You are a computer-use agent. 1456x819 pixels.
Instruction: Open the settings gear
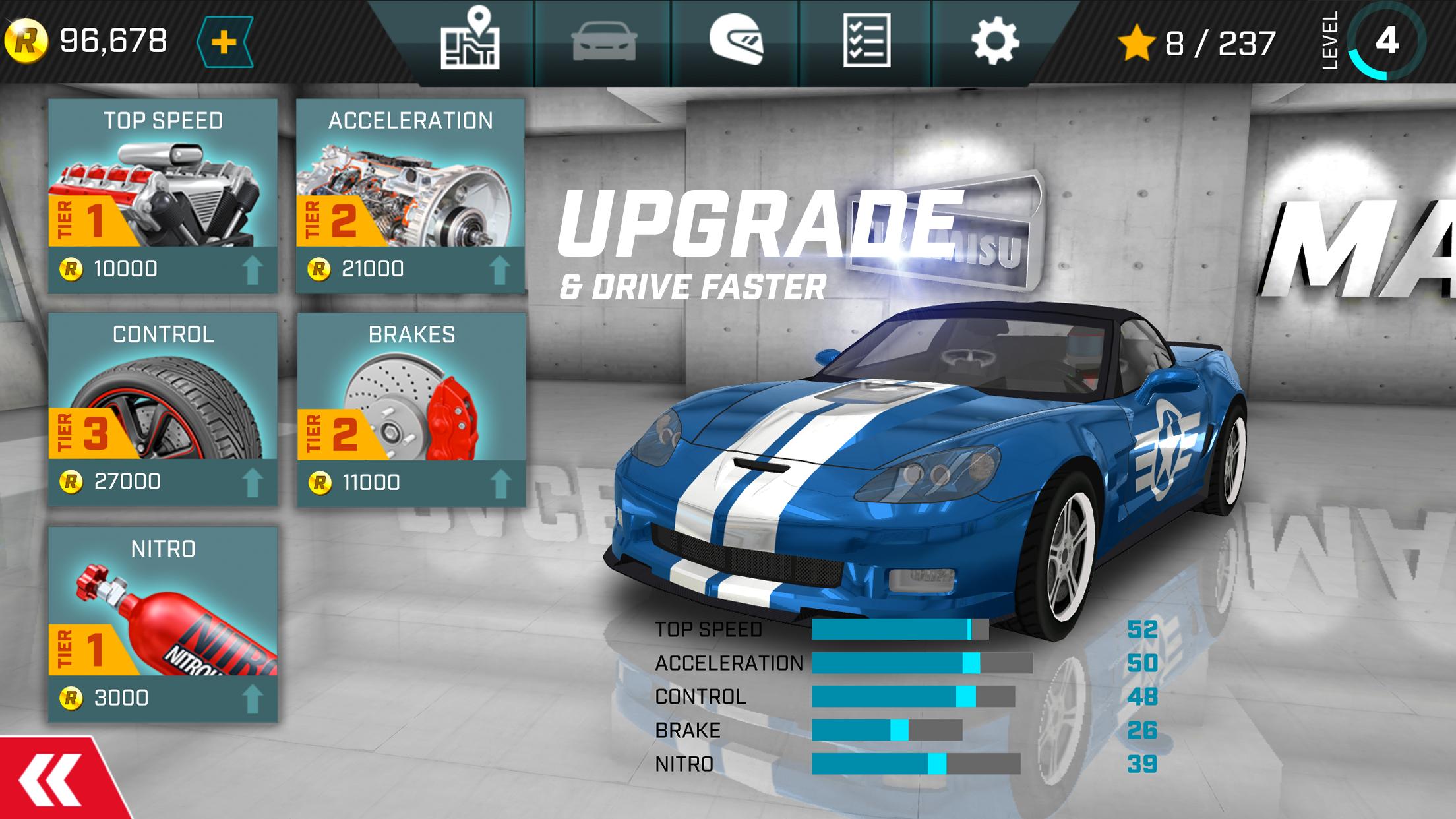[x=997, y=42]
